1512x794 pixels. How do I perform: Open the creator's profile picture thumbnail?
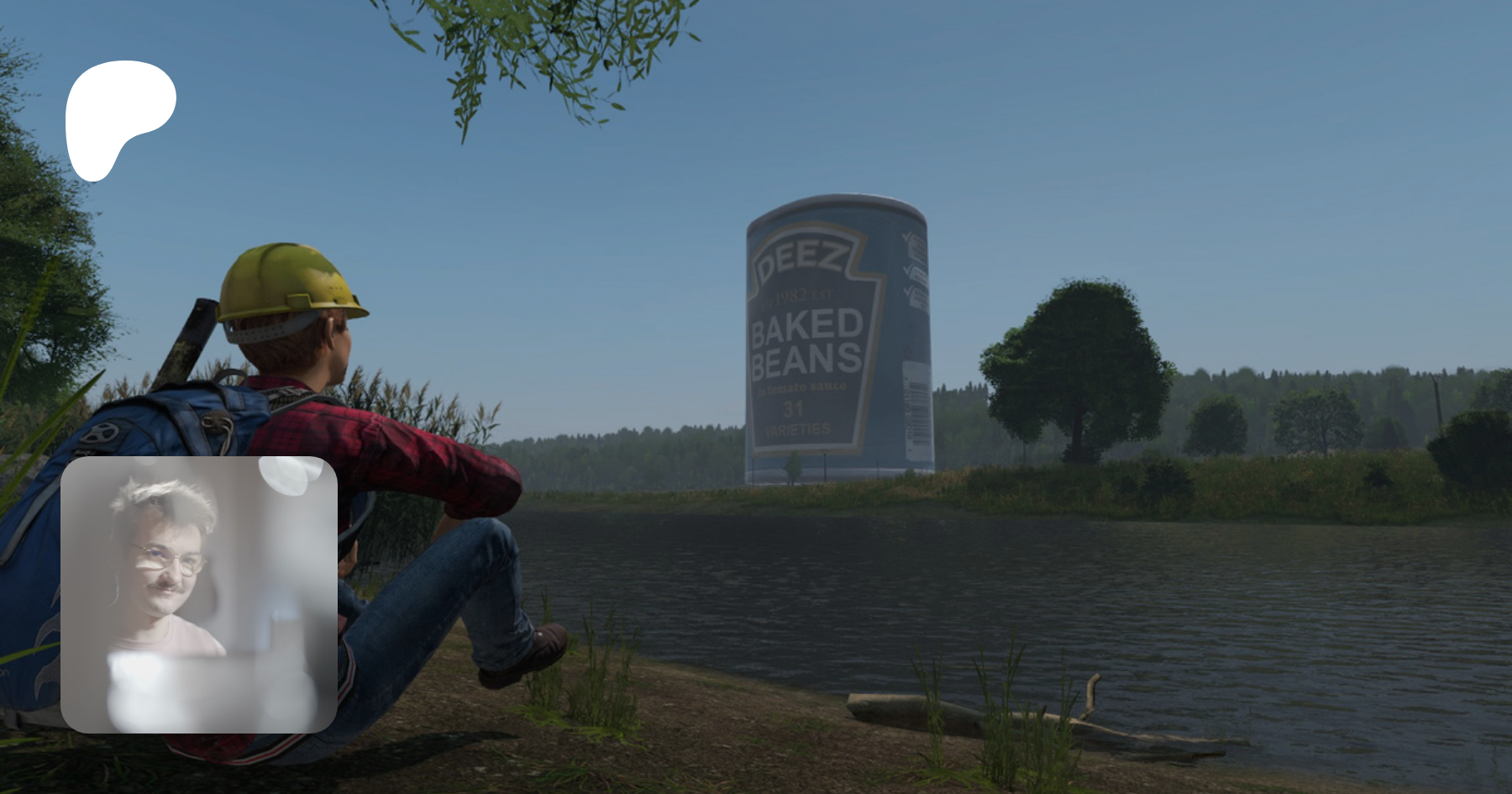(199, 594)
